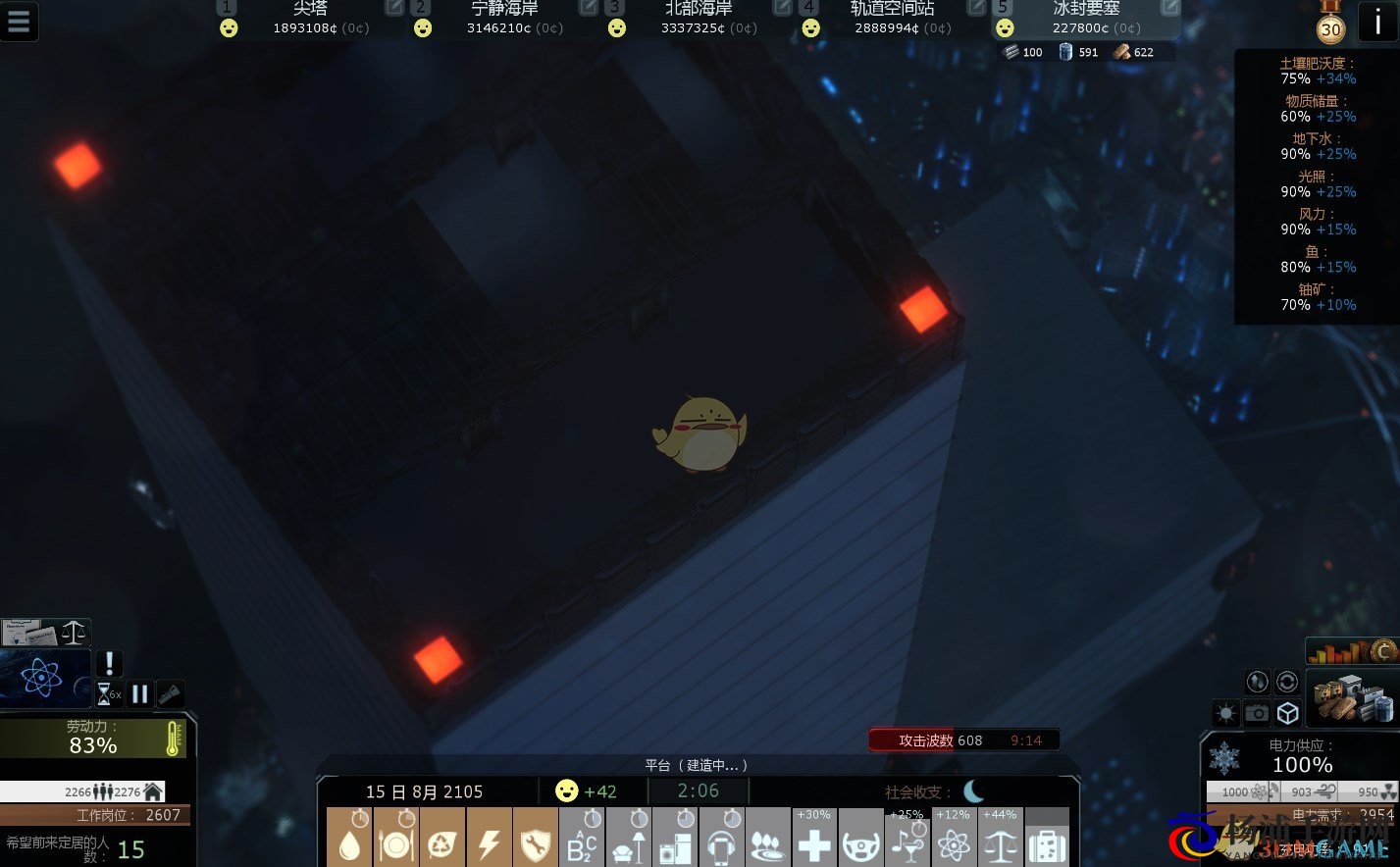
Task: Open the alerts exclamation mark icon
Action: pyautogui.click(x=109, y=663)
